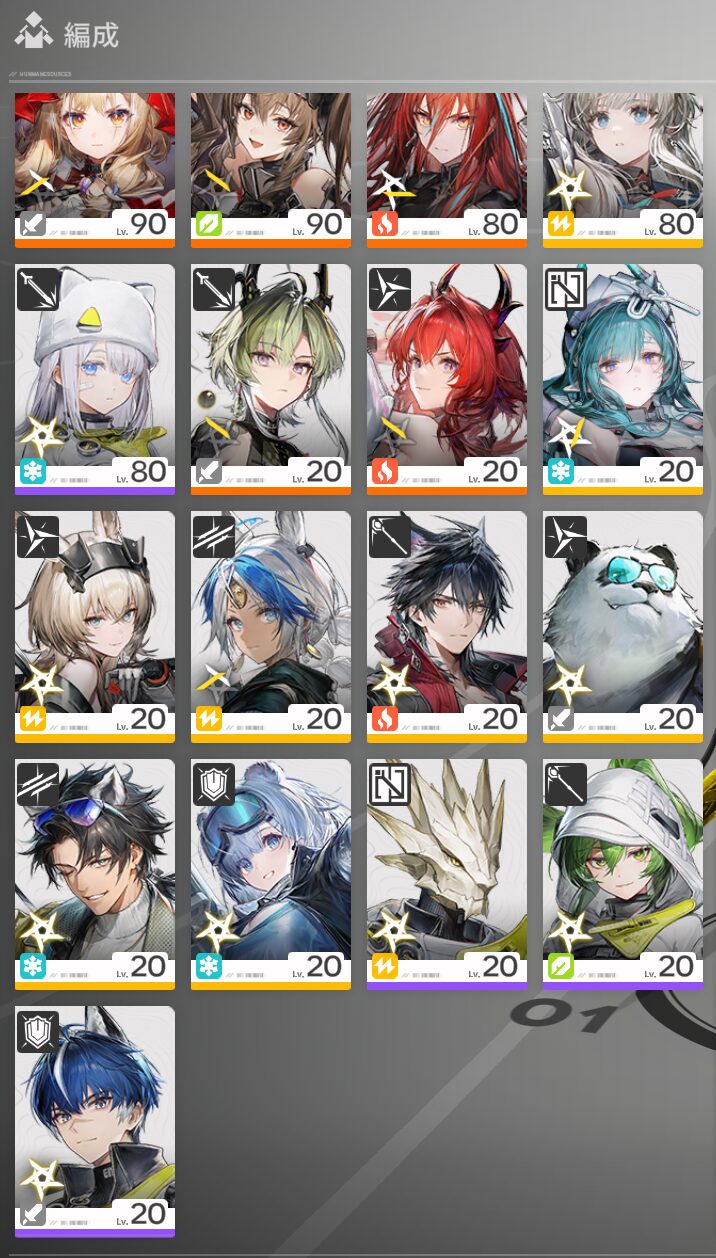Select the teal-haired hooded girl card
Image resolution: width=716 pixels, height=1258 pixels.
[x=623, y=375]
